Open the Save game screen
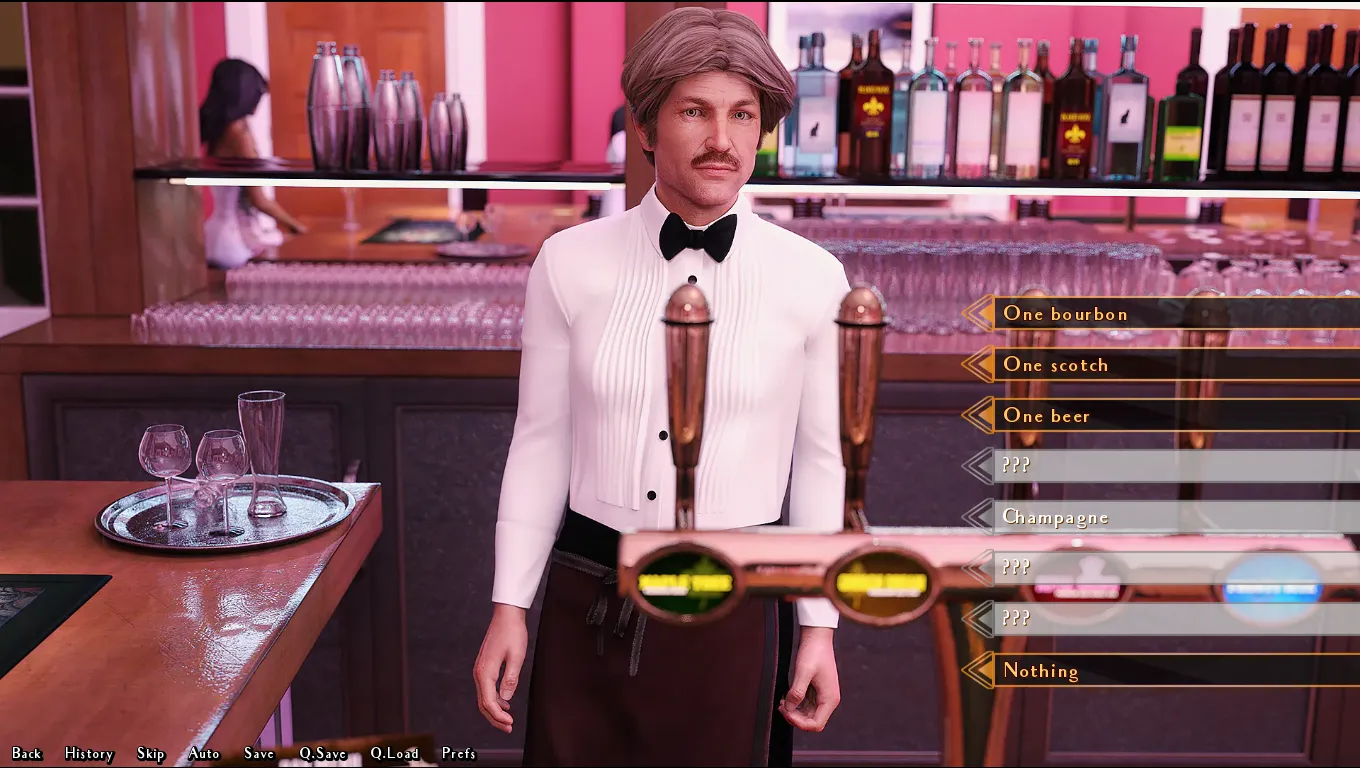Image resolution: width=1360 pixels, height=768 pixels. click(x=259, y=753)
